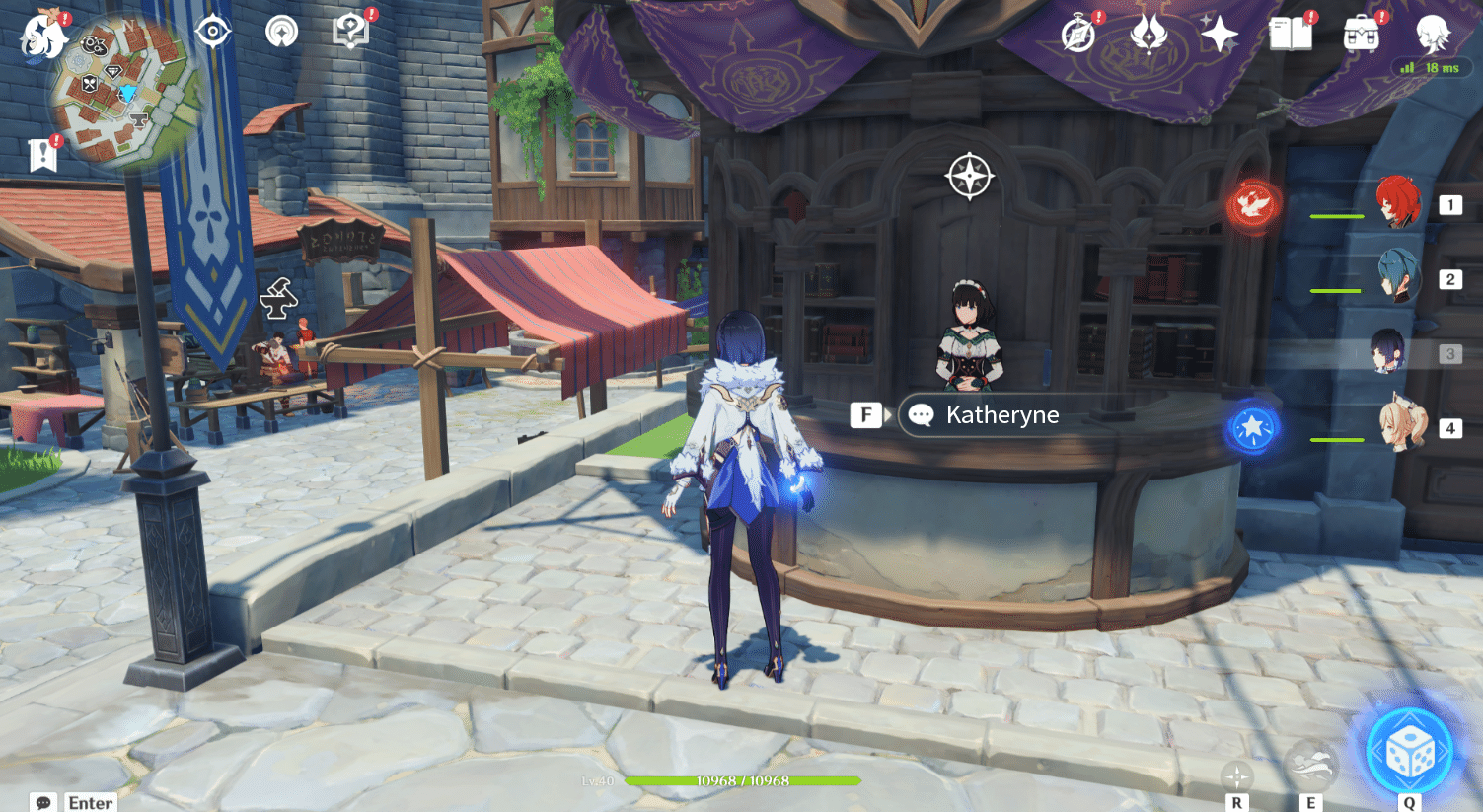Open the Quest journal book icon
The width and height of the screenshot is (1483, 812).
pos(1291,33)
